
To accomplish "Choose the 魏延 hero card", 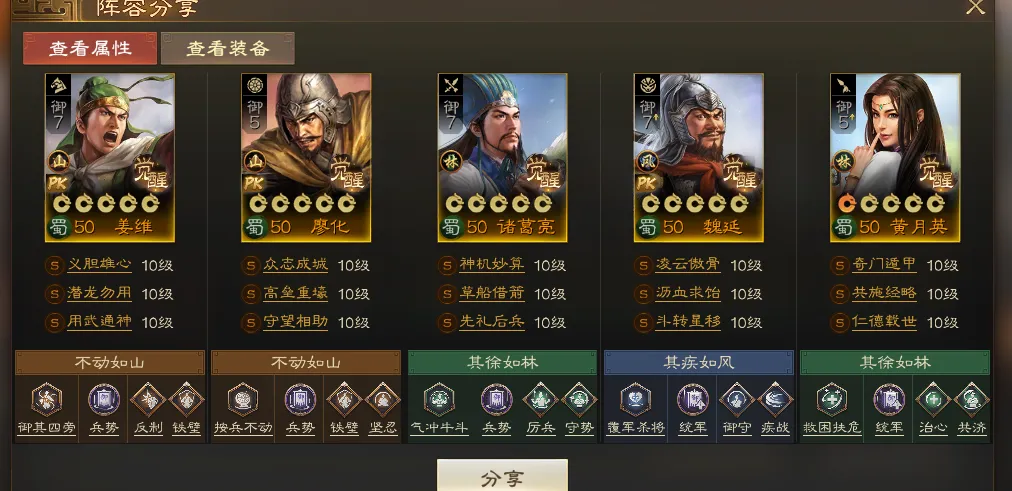I will [698, 157].
